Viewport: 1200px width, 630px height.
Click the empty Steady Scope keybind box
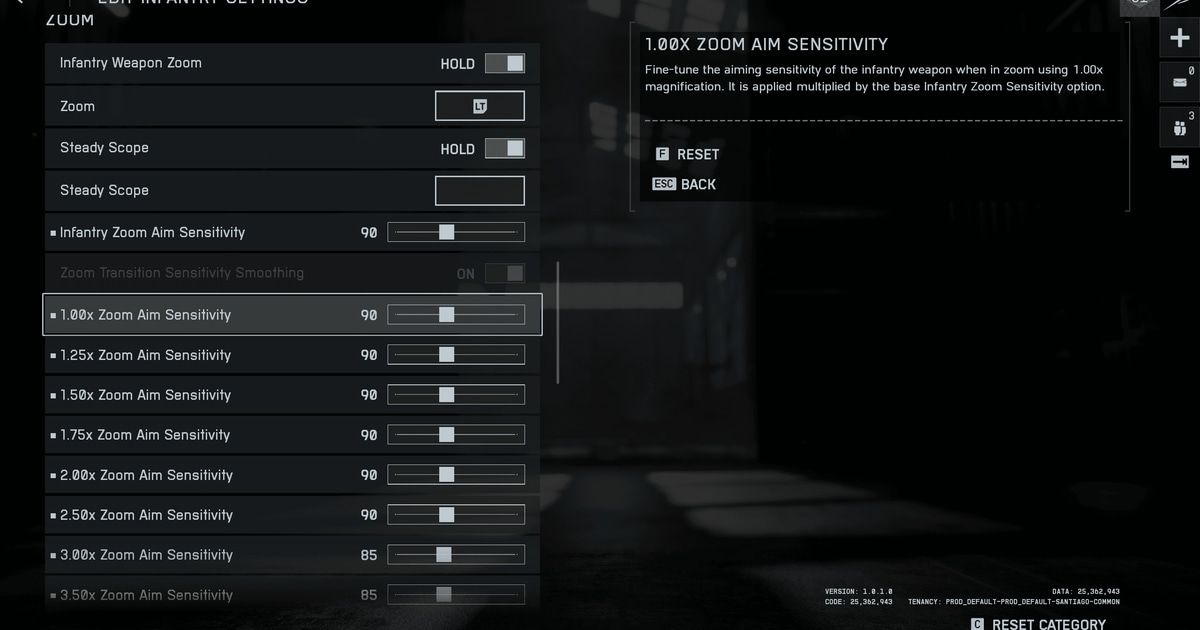coord(480,190)
